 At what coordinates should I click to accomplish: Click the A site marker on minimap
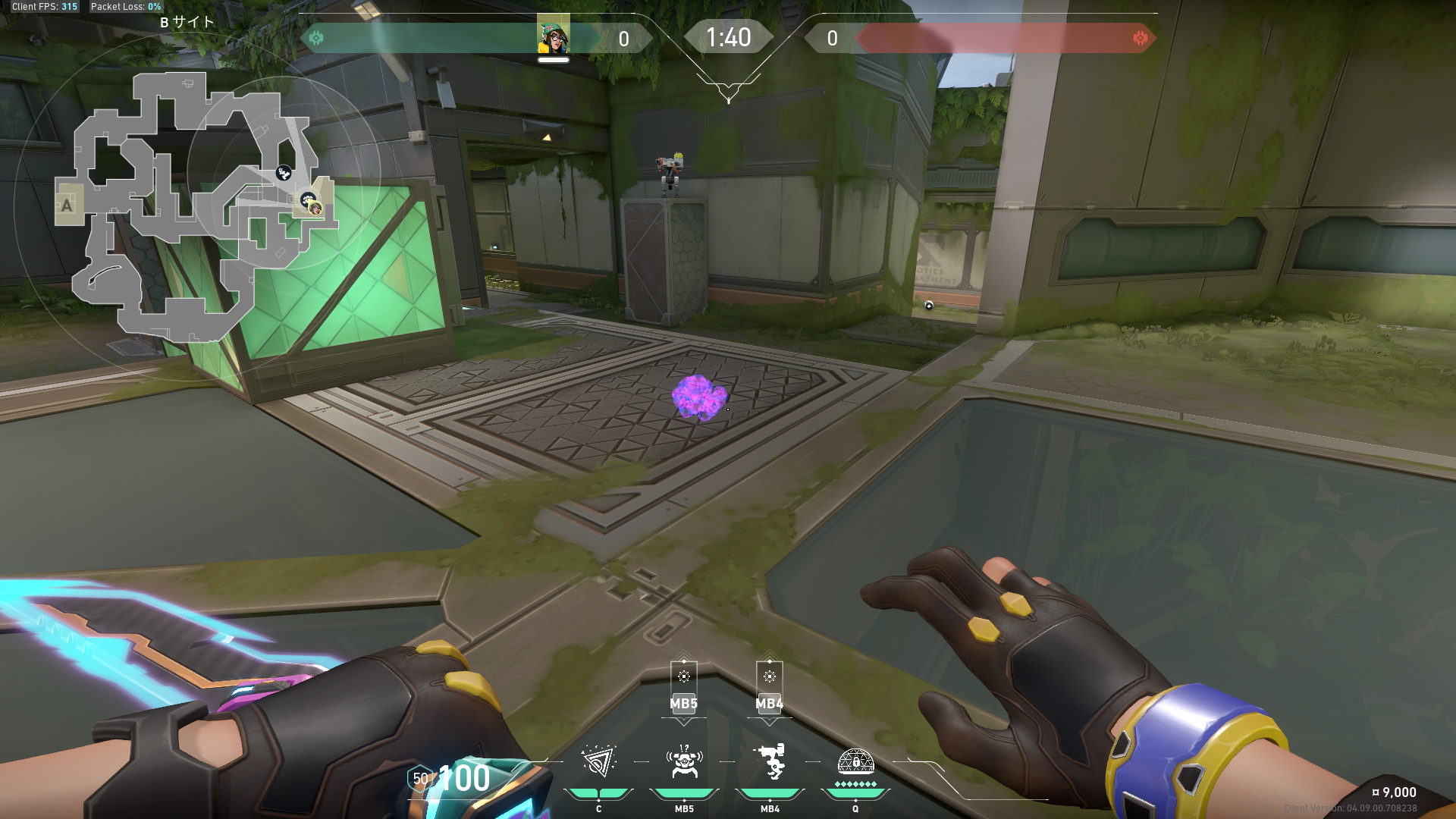67,205
